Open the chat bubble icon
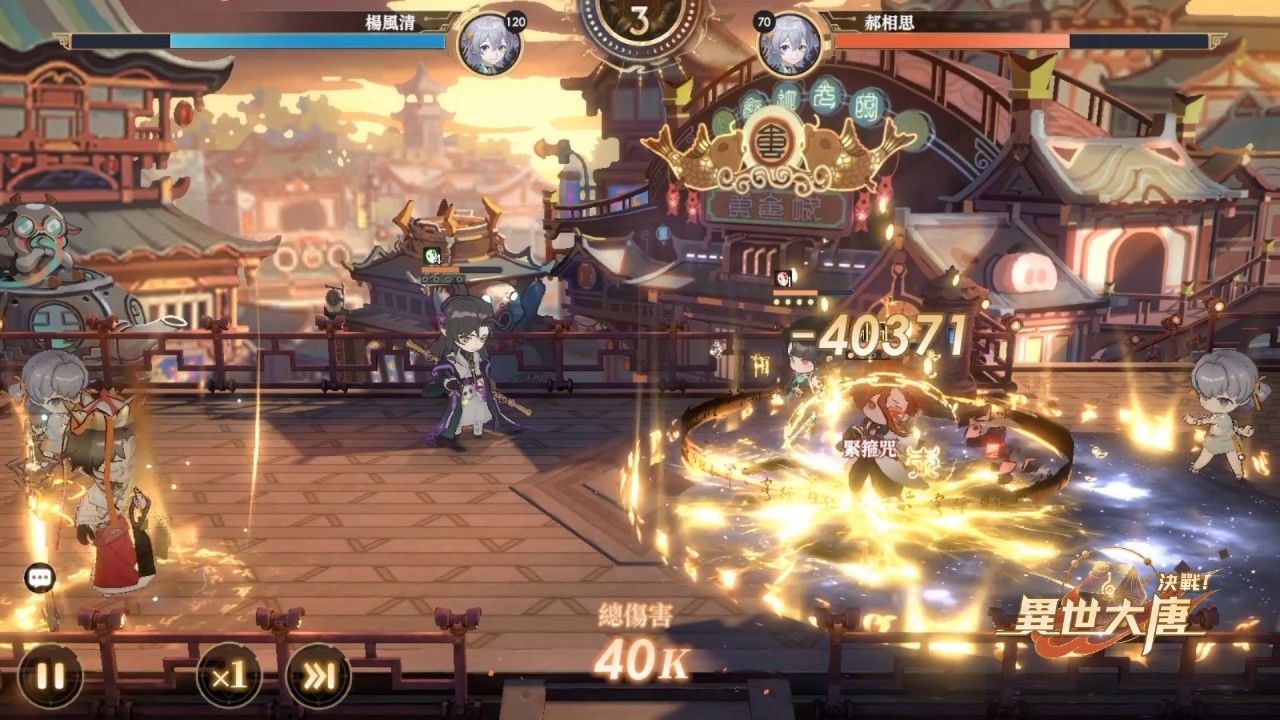 [40, 577]
